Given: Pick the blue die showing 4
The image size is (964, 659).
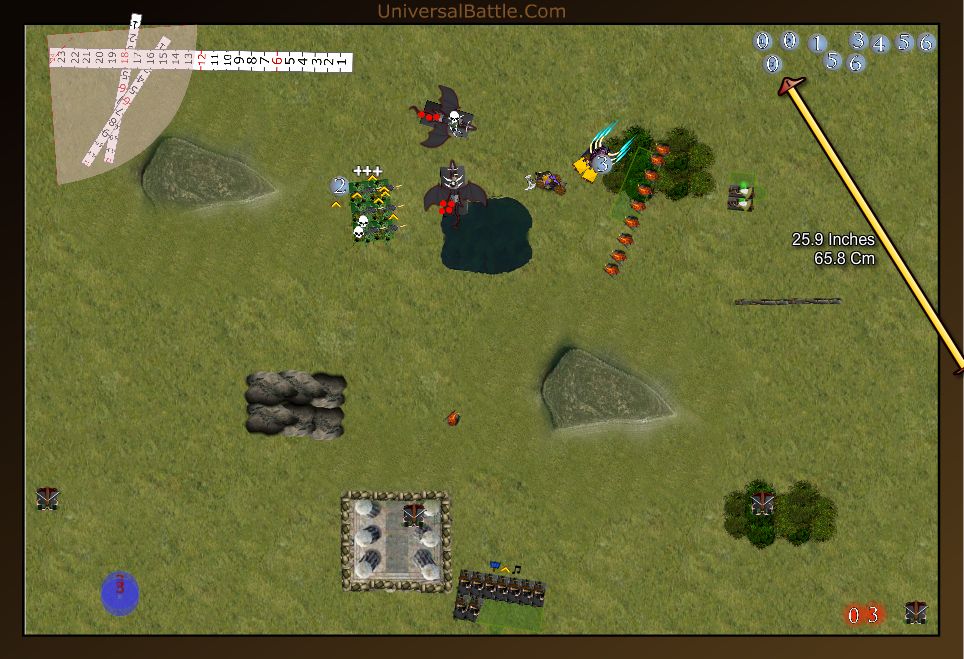Looking at the screenshot, I should (880, 44).
